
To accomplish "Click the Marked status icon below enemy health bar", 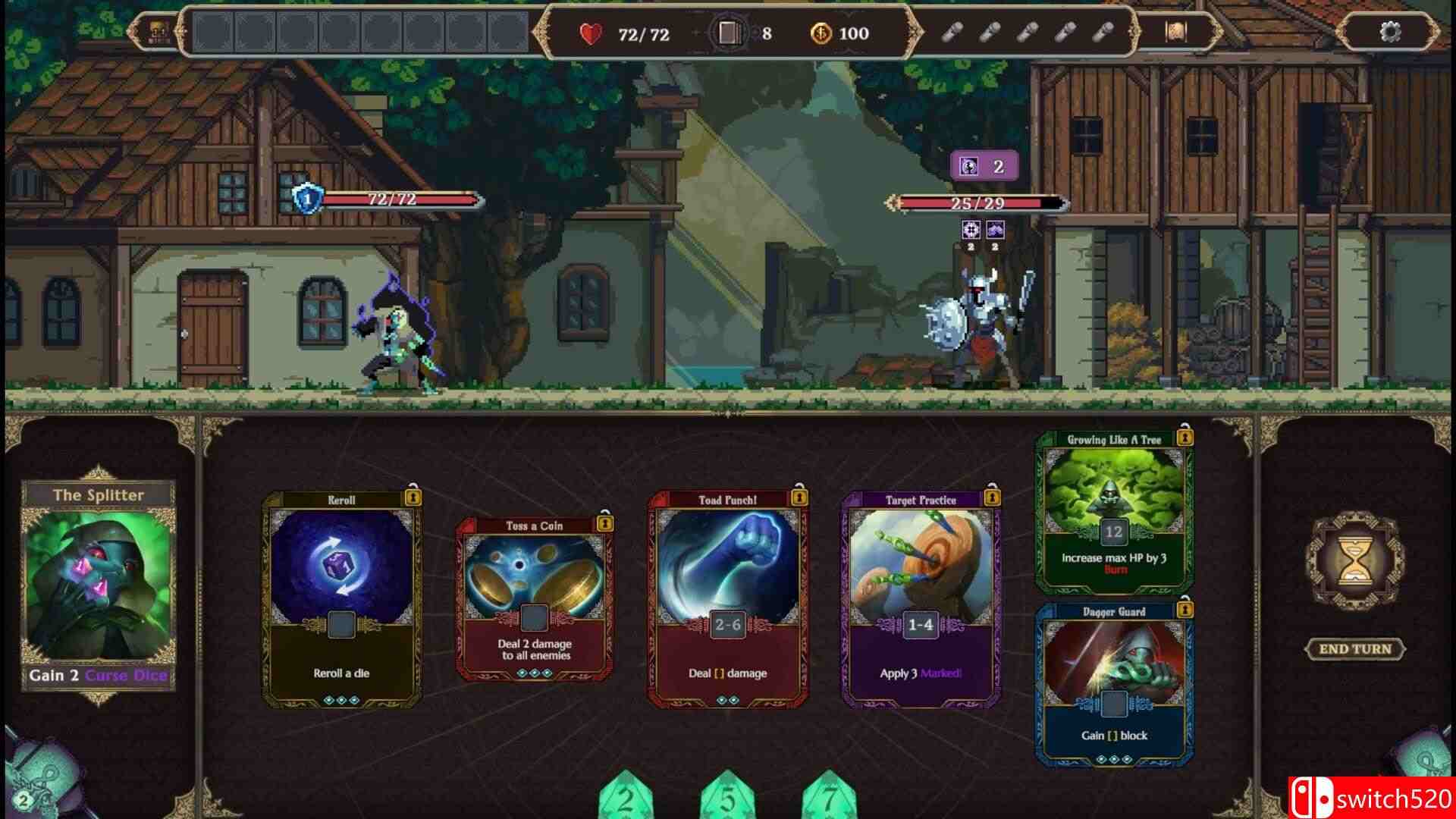I will click(971, 231).
